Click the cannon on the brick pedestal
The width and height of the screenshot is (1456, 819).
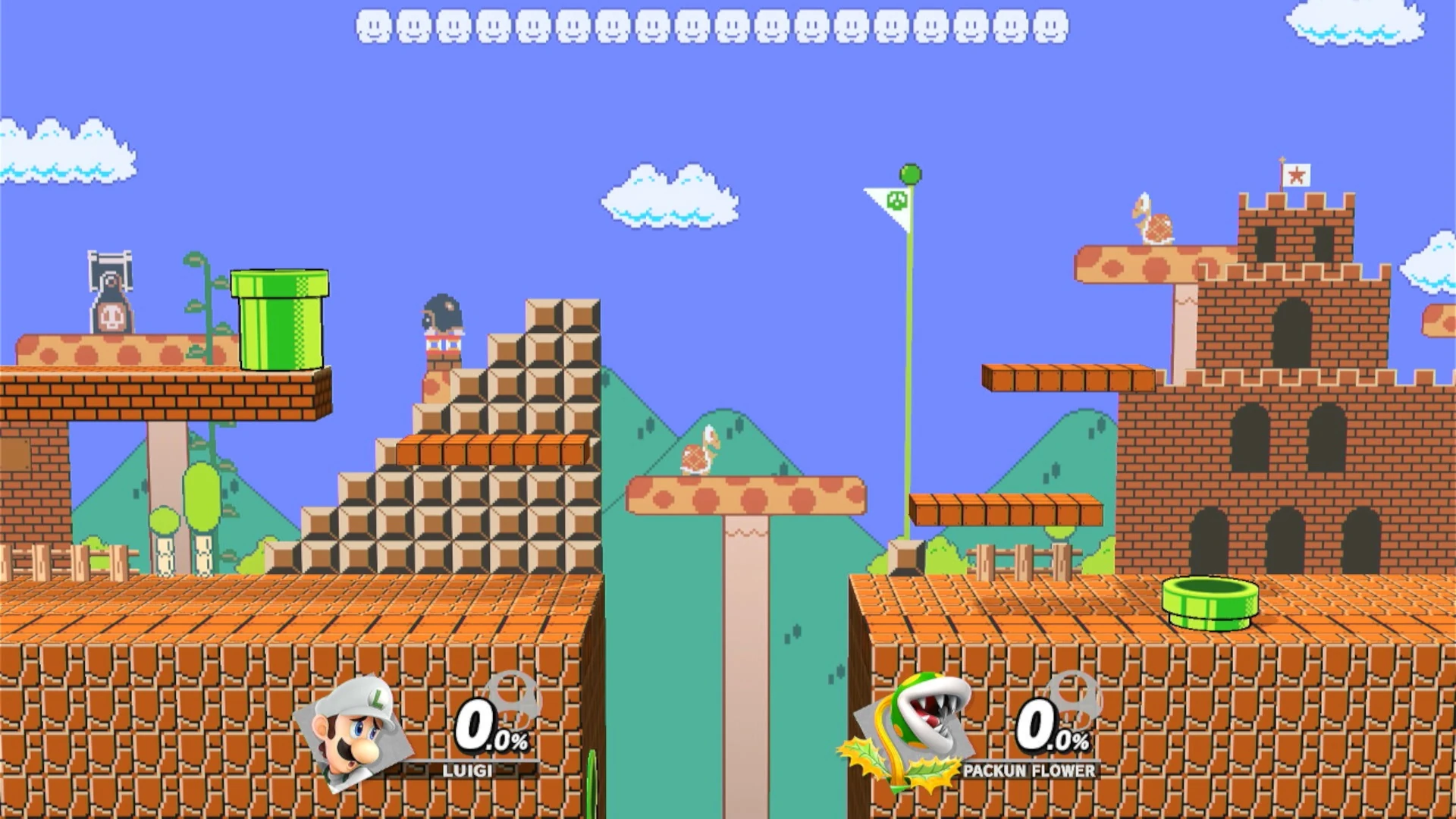click(x=444, y=315)
